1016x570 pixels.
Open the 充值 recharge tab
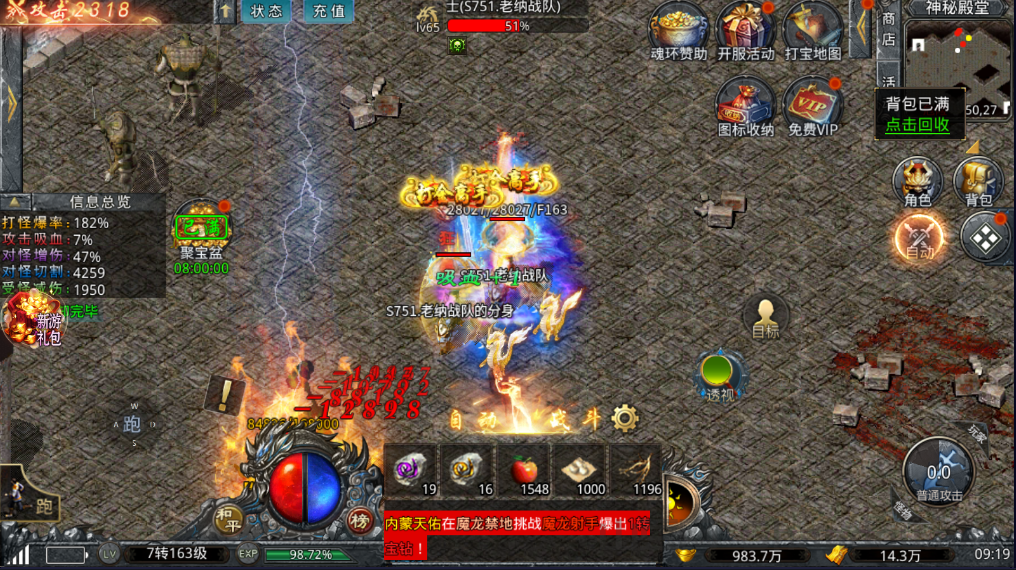[327, 12]
